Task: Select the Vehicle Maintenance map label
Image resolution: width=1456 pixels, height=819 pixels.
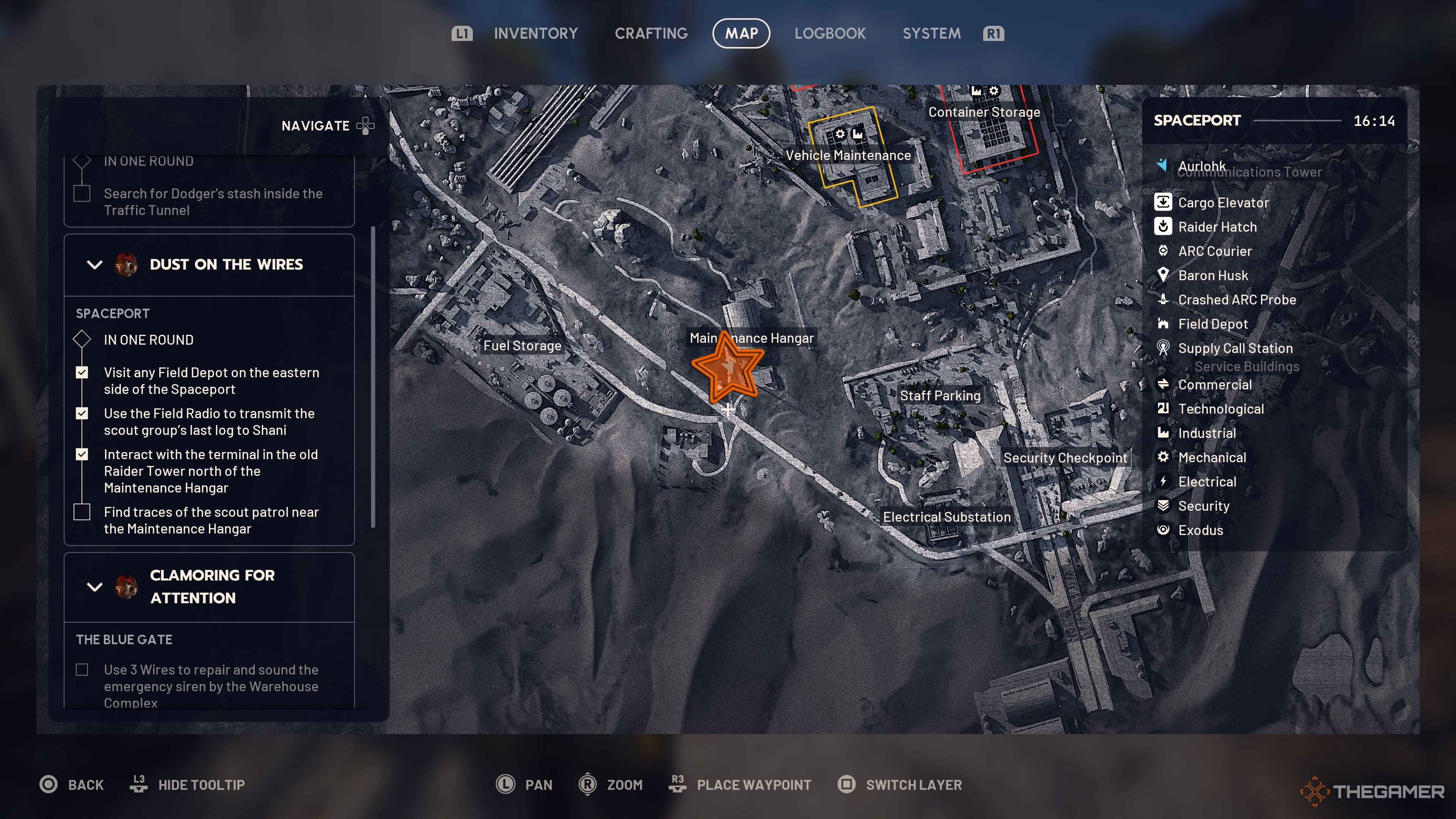Action: coord(848,155)
